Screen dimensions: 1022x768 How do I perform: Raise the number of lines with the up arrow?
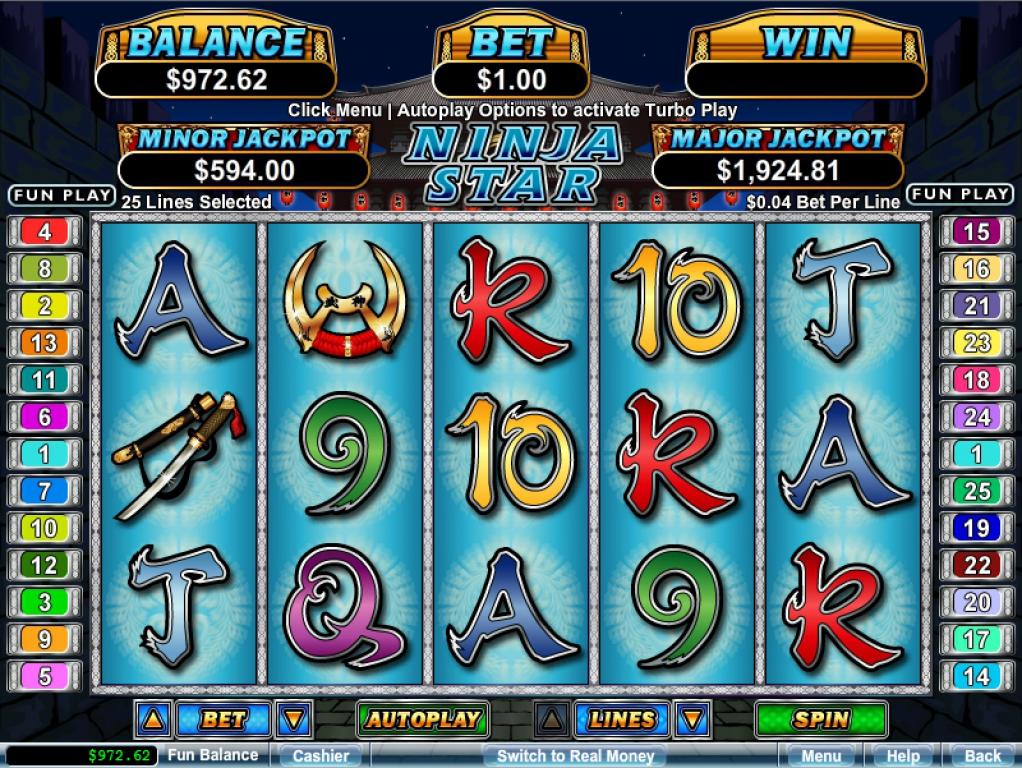point(552,718)
